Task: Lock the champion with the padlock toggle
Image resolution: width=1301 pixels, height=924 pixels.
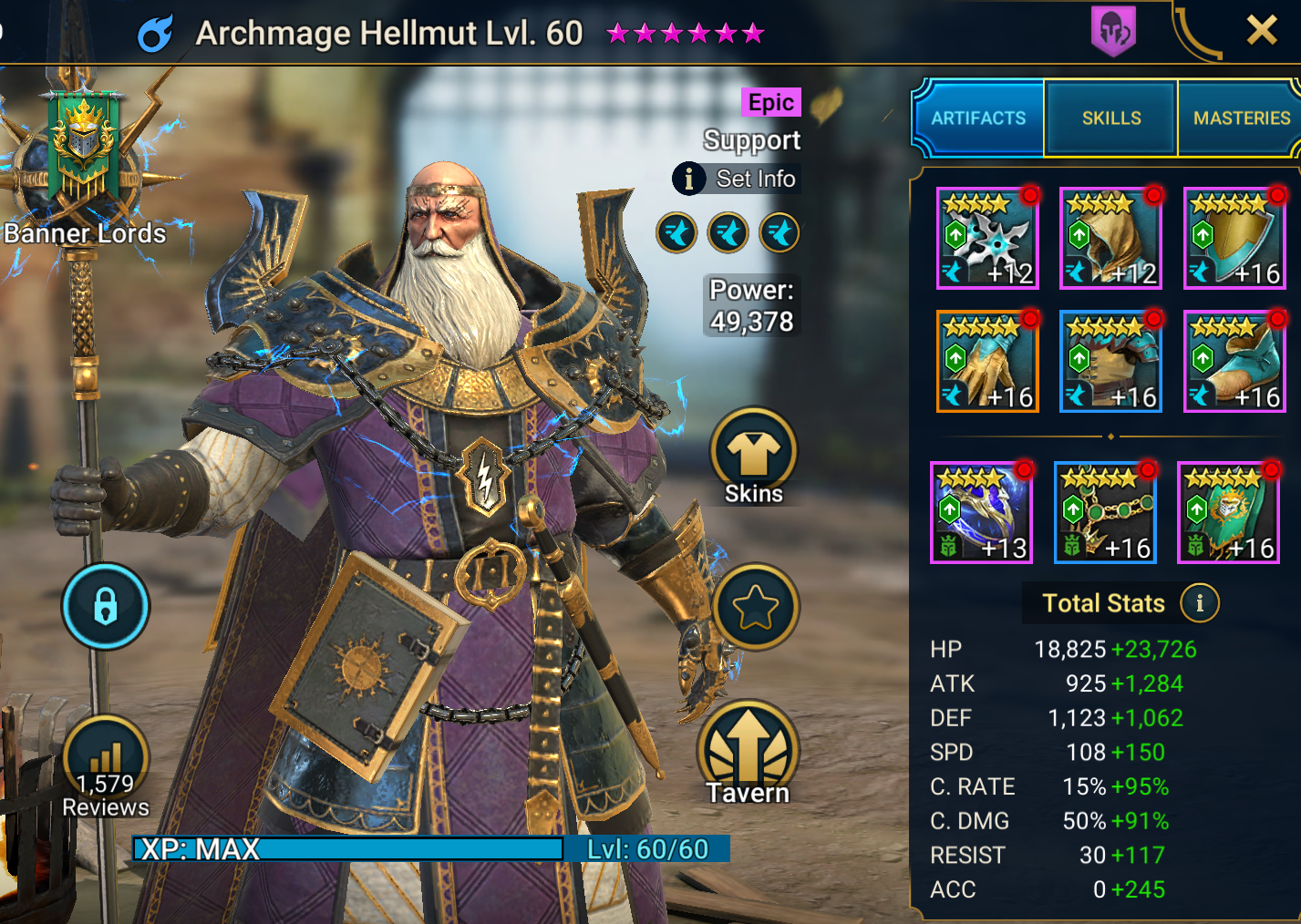Action: click(x=105, y=607)
